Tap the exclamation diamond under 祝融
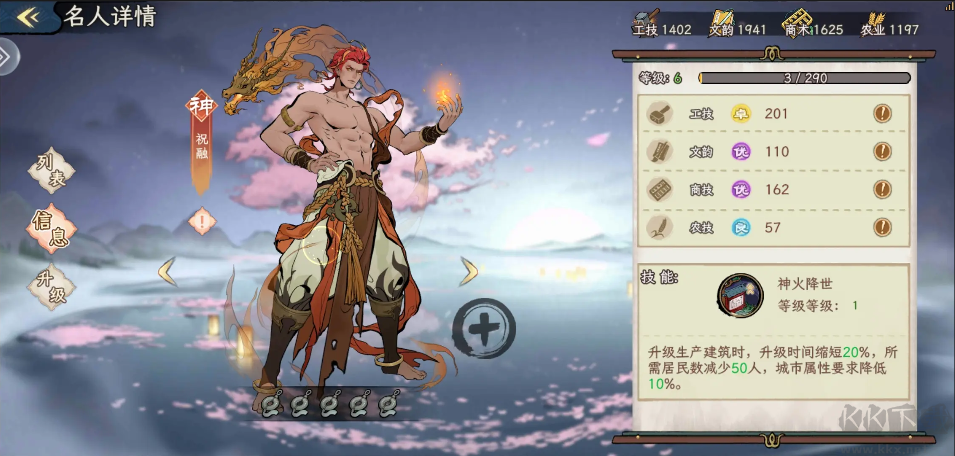955x456 pixels. (x=201, y=220)
